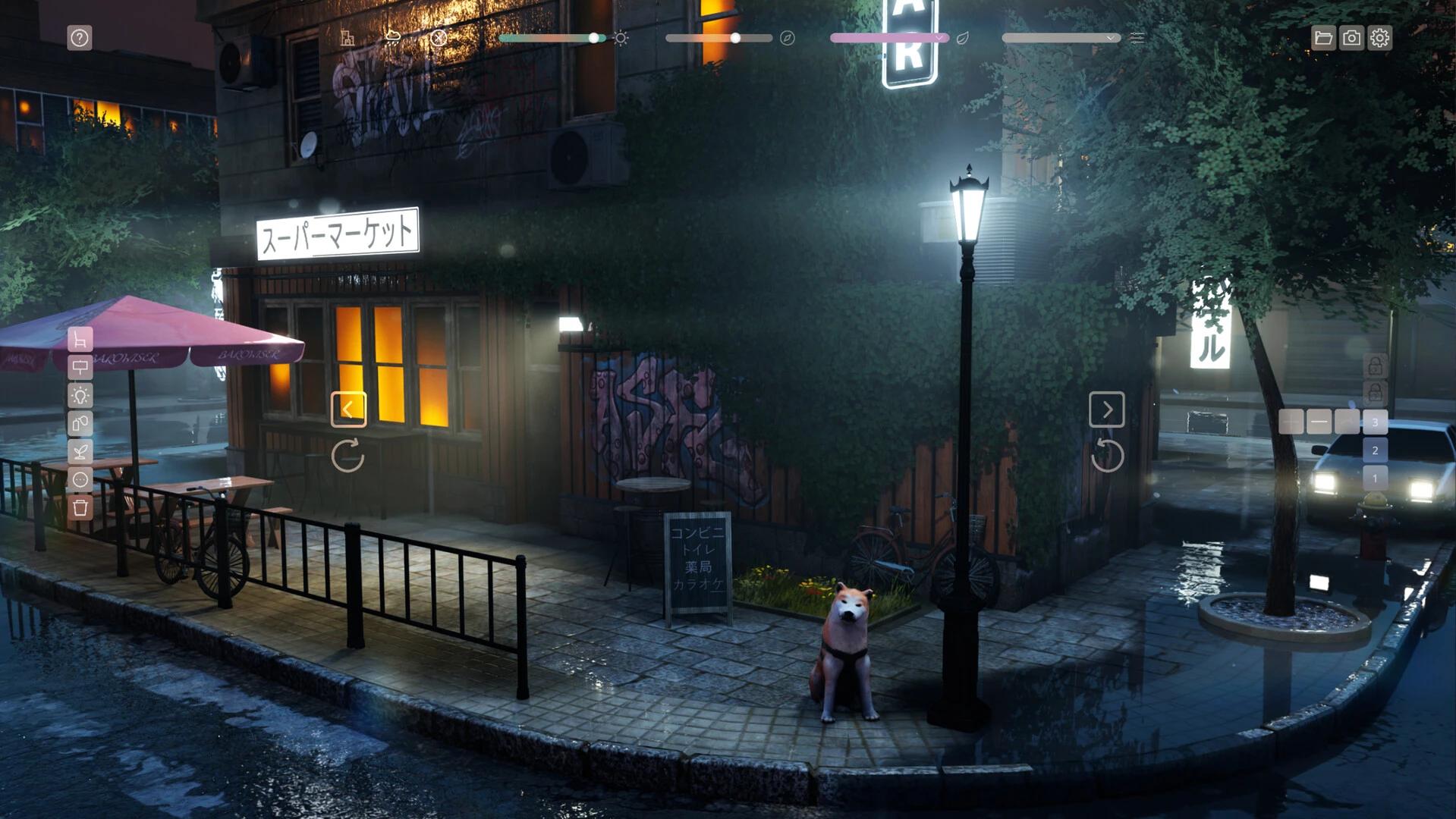
Task: Choose the plants category tool
Action: click(x=80, y=450)
